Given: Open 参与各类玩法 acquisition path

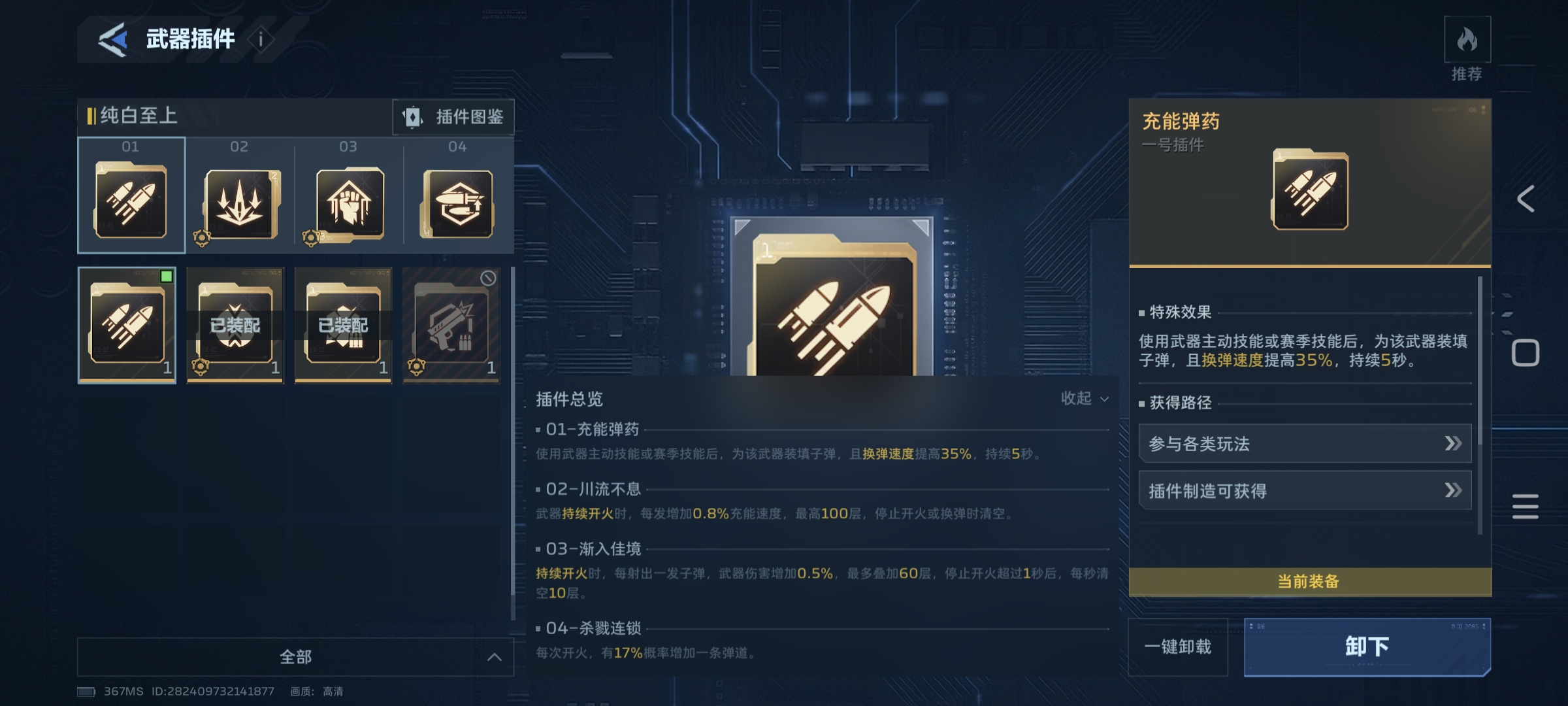Looking at the screenshot, I should [x=1303, y=443].
